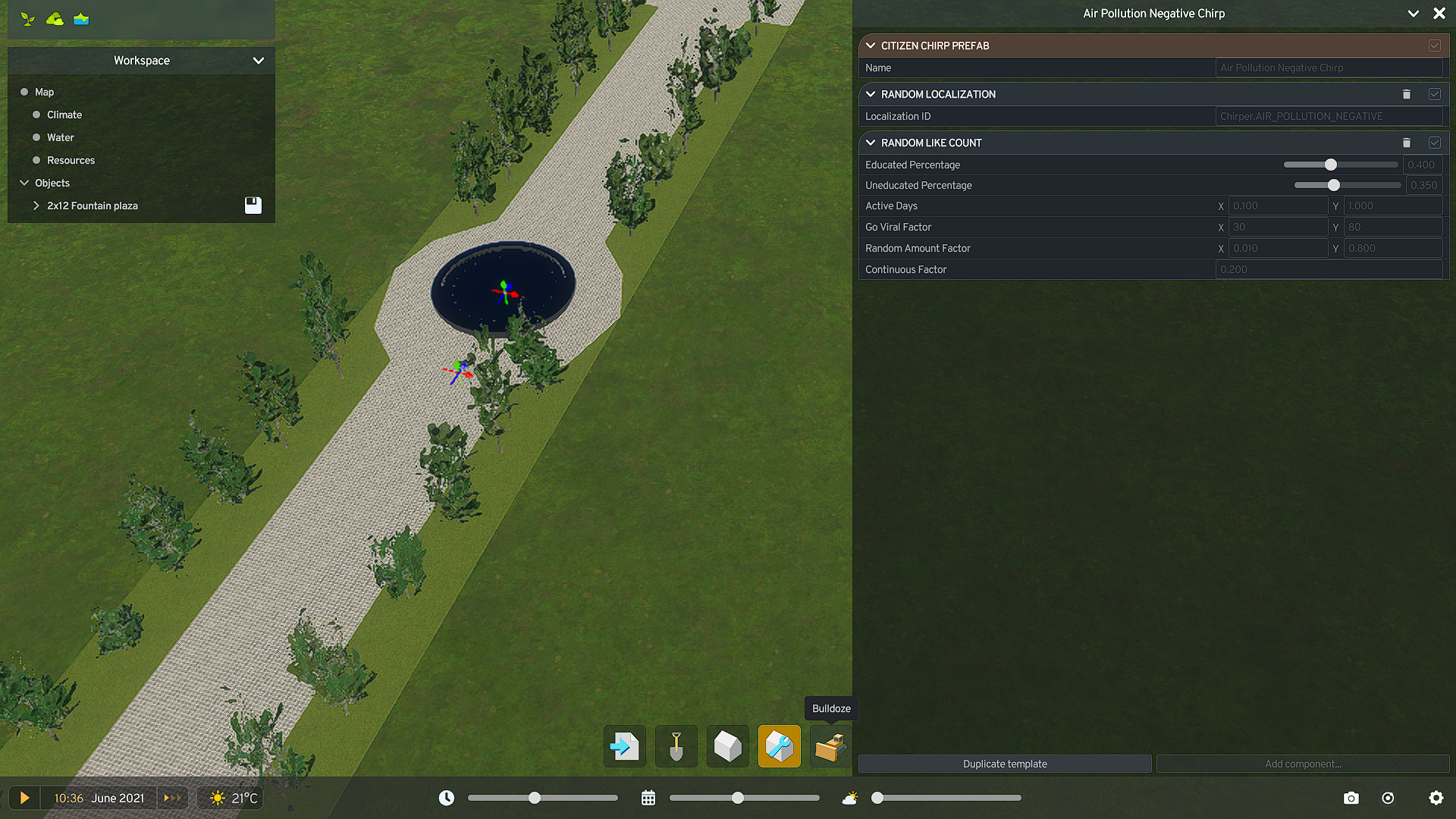Uncheck the Random Like Count component checkbox

(1434, 143)
